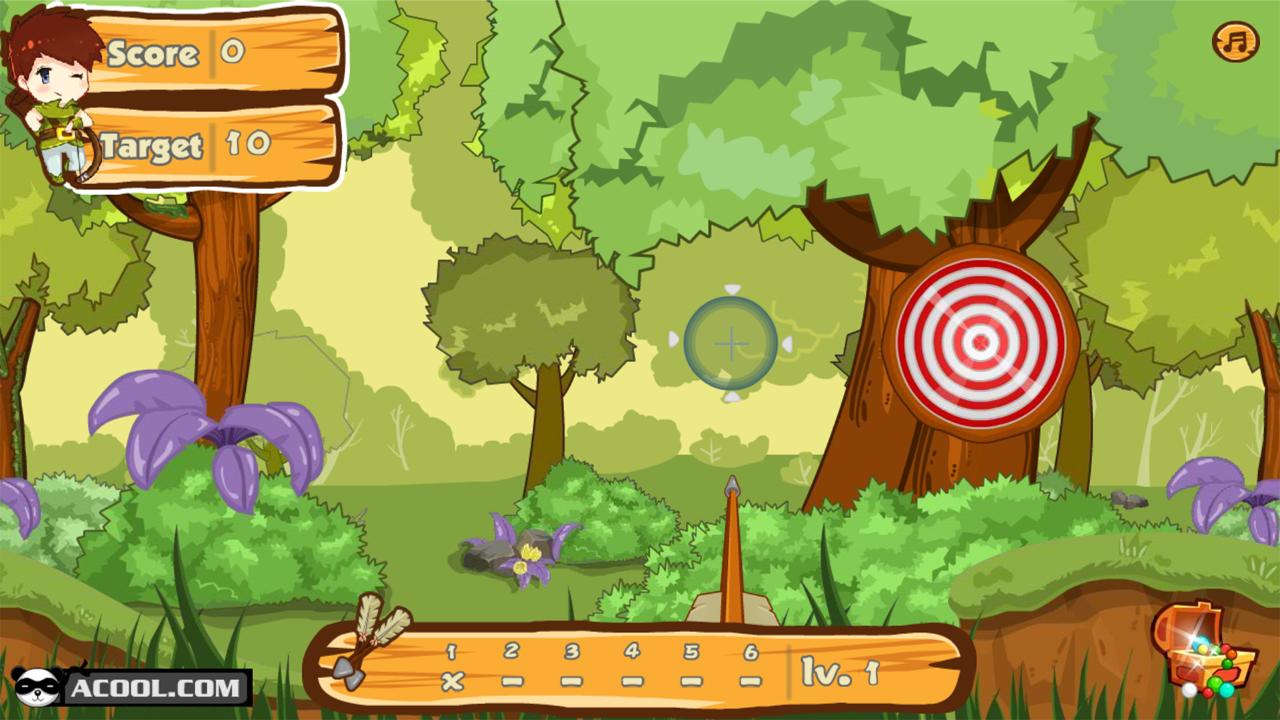Click the right triangle on the crosshair

pos(787,344)
